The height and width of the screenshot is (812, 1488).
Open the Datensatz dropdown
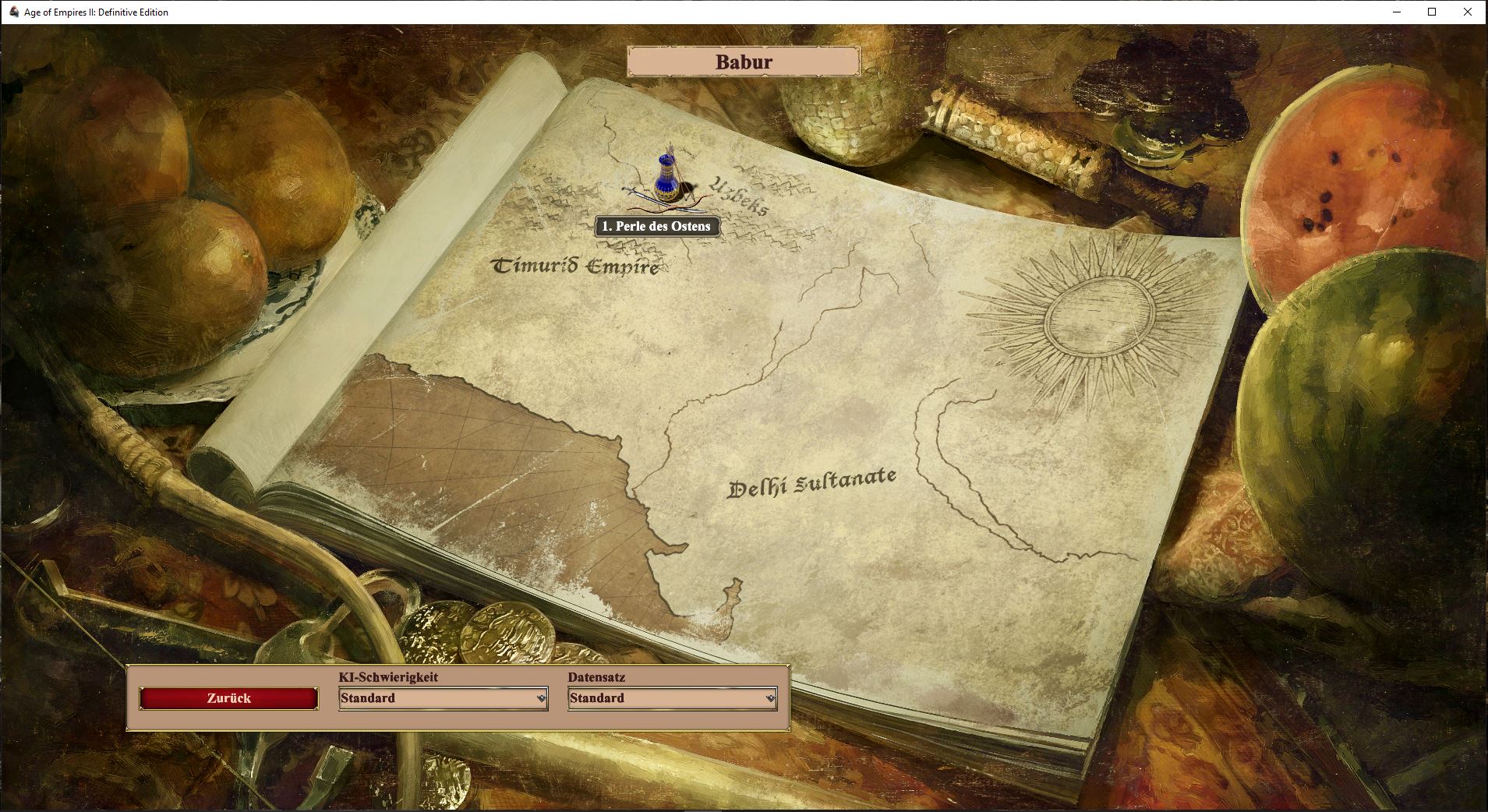click(x=672, y=698)
